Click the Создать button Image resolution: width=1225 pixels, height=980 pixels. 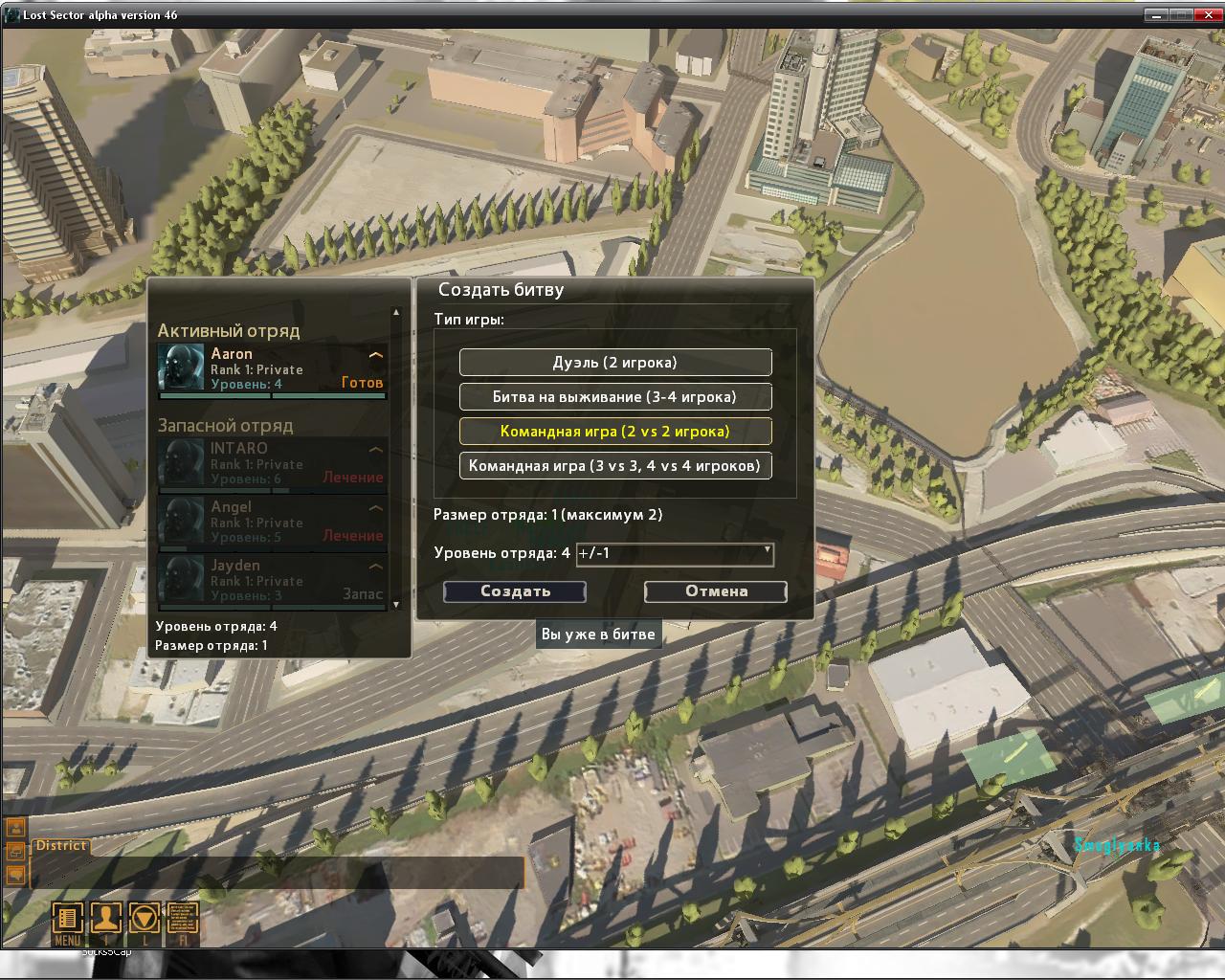pos(515,591)
